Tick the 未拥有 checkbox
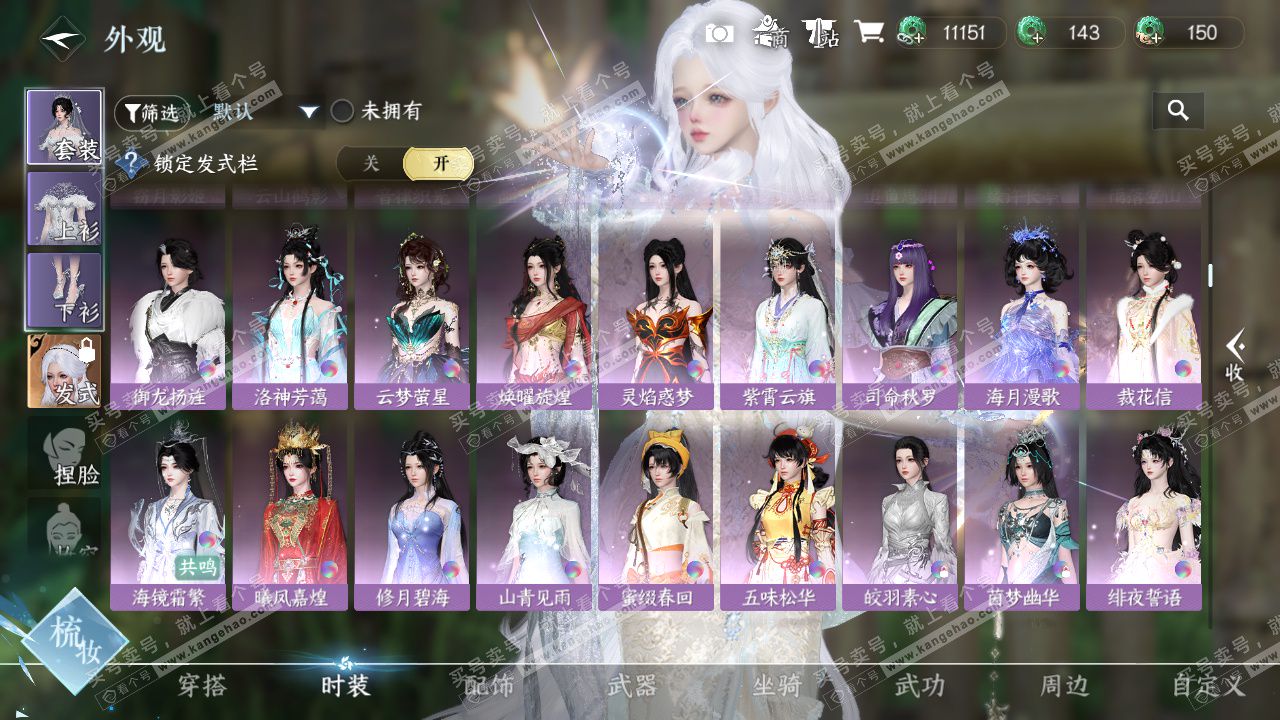 tap(343, 112)
